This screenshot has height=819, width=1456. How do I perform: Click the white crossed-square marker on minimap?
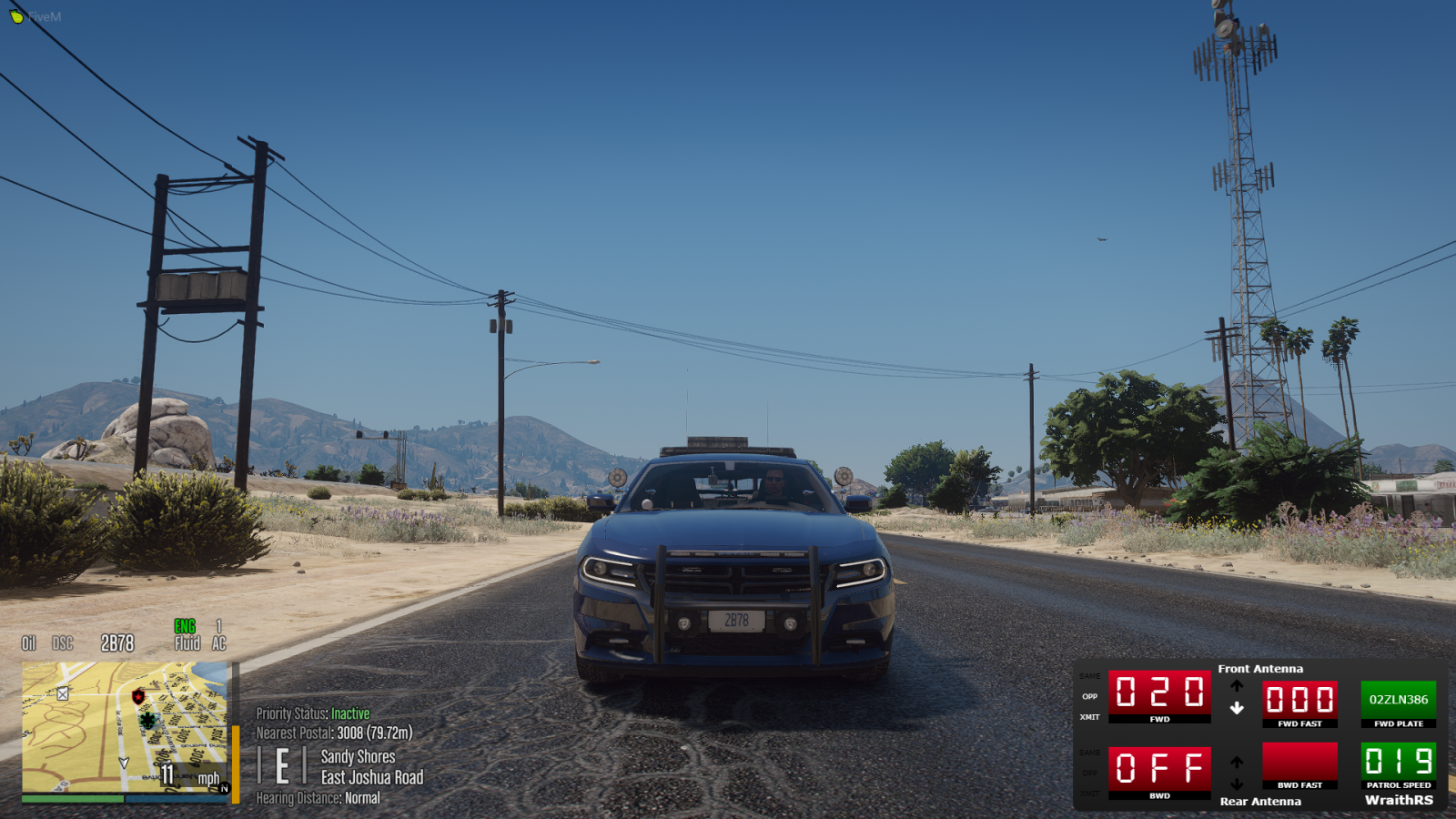pyautogui.click(x=63, y=693)
